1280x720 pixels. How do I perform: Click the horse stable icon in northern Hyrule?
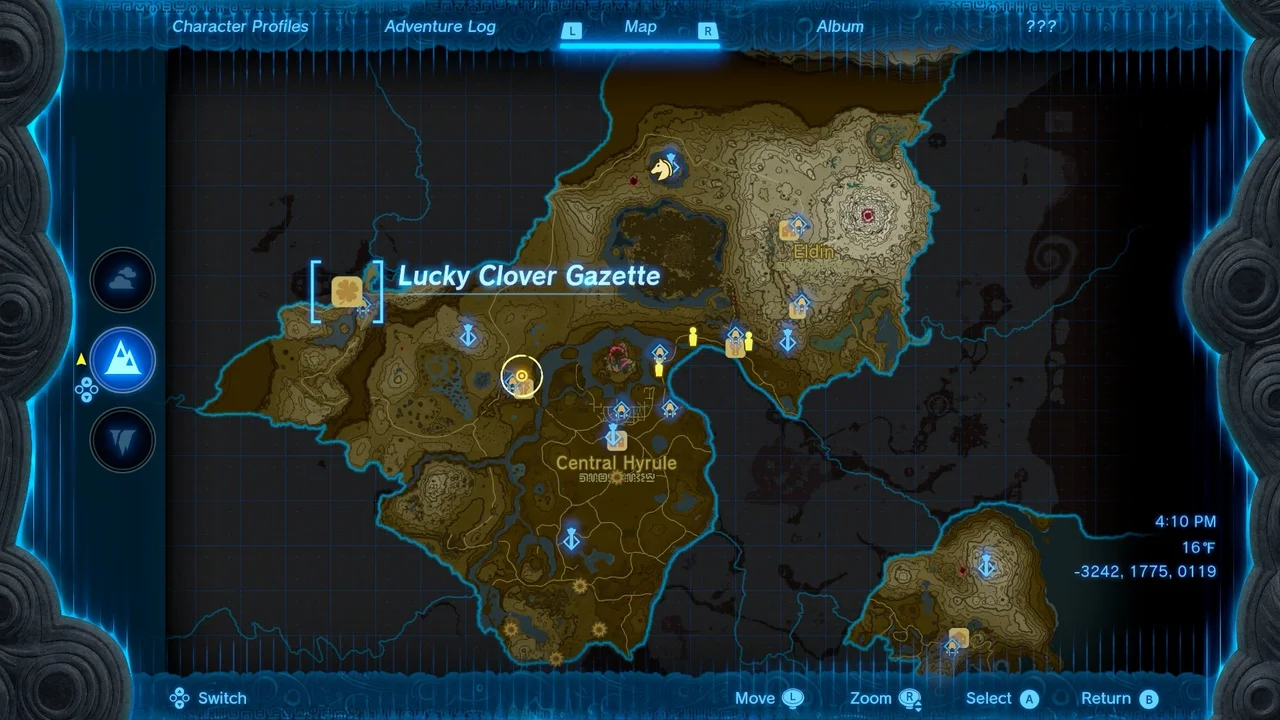click(x=662, y=167)
